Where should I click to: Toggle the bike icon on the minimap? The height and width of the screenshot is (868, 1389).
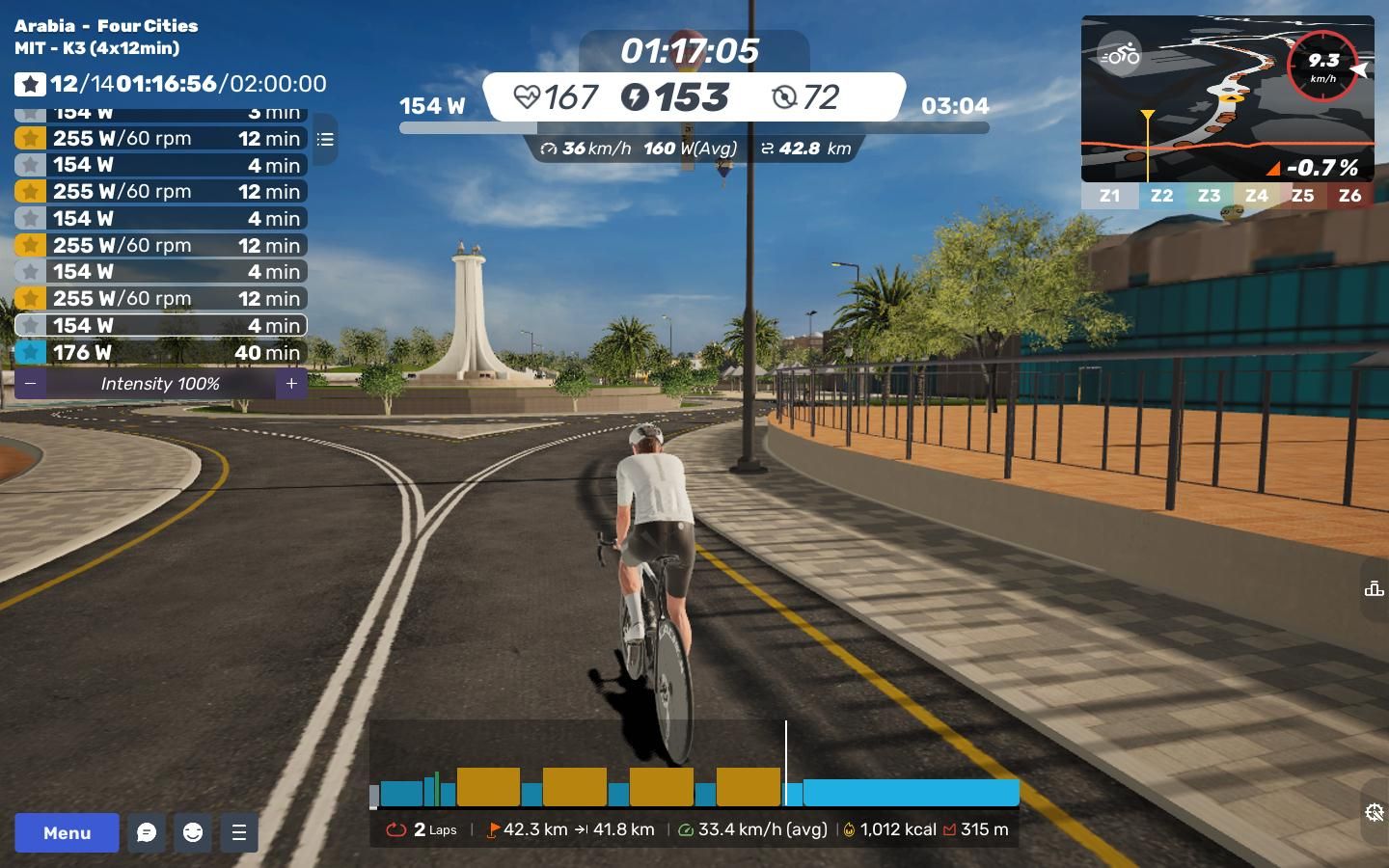1120,56
